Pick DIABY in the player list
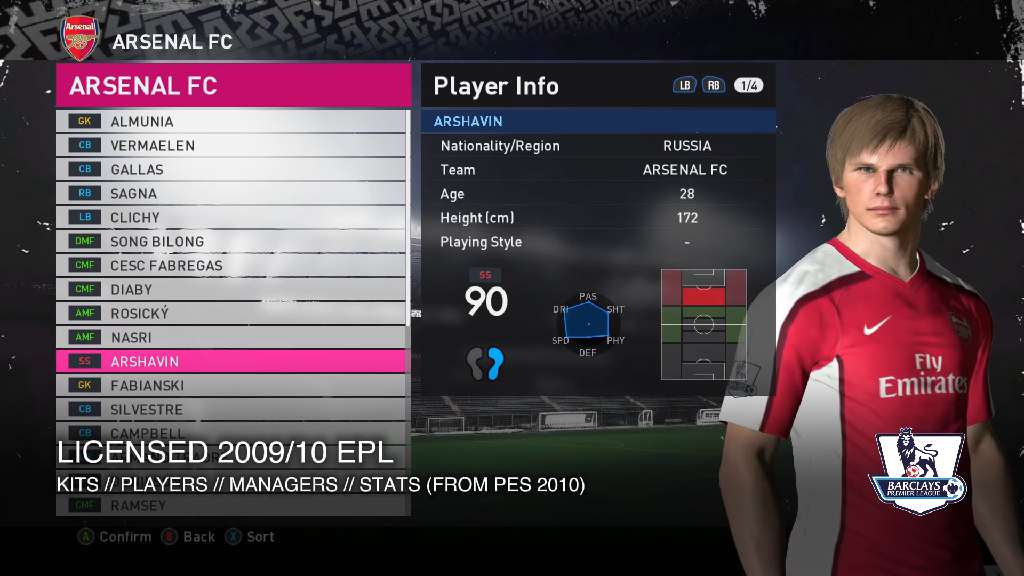The height and width of the screenshot is (576, 1024). (232, 289)
